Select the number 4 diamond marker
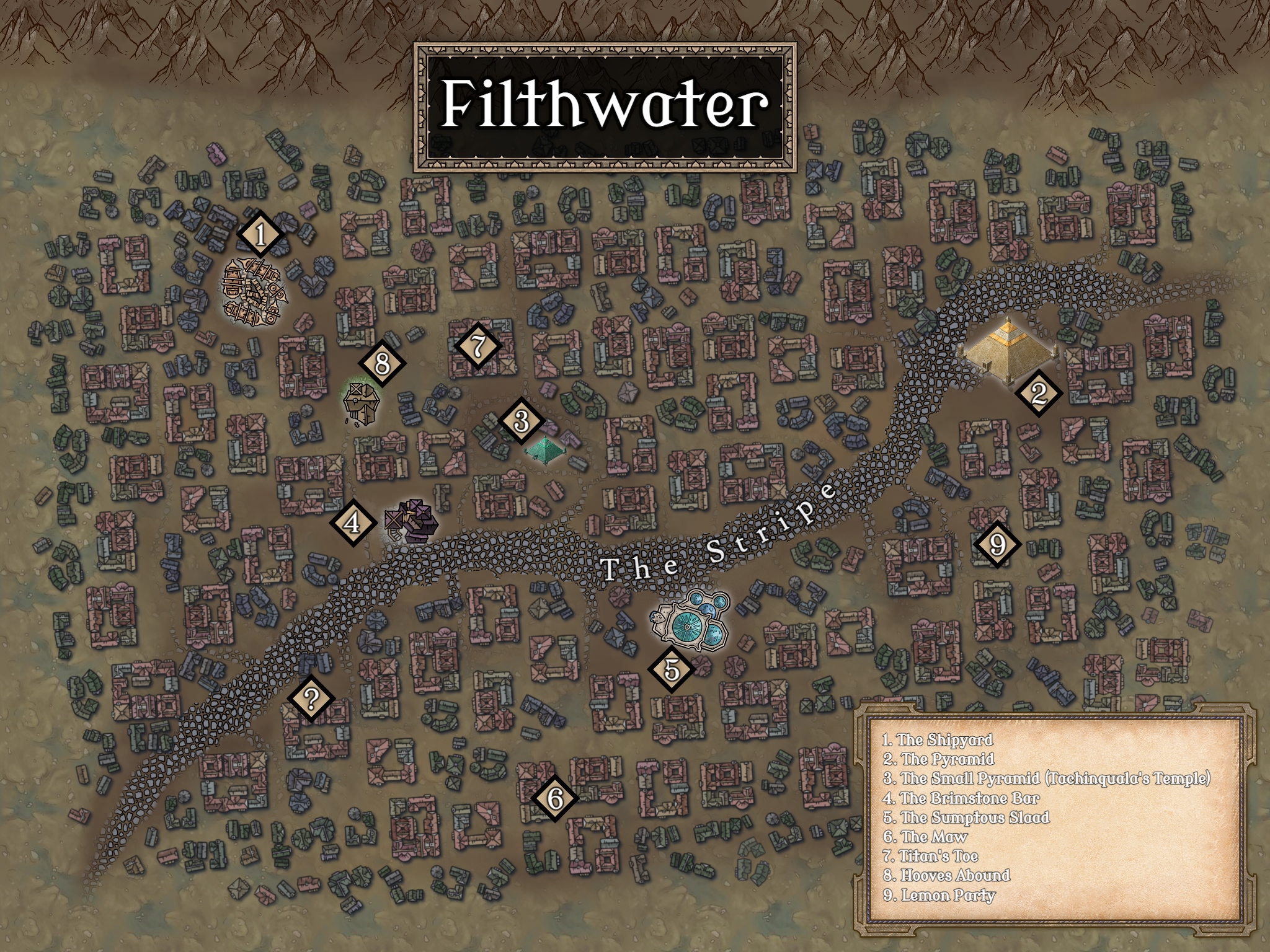Screen dimensions: 1270x952 [352, 522]
